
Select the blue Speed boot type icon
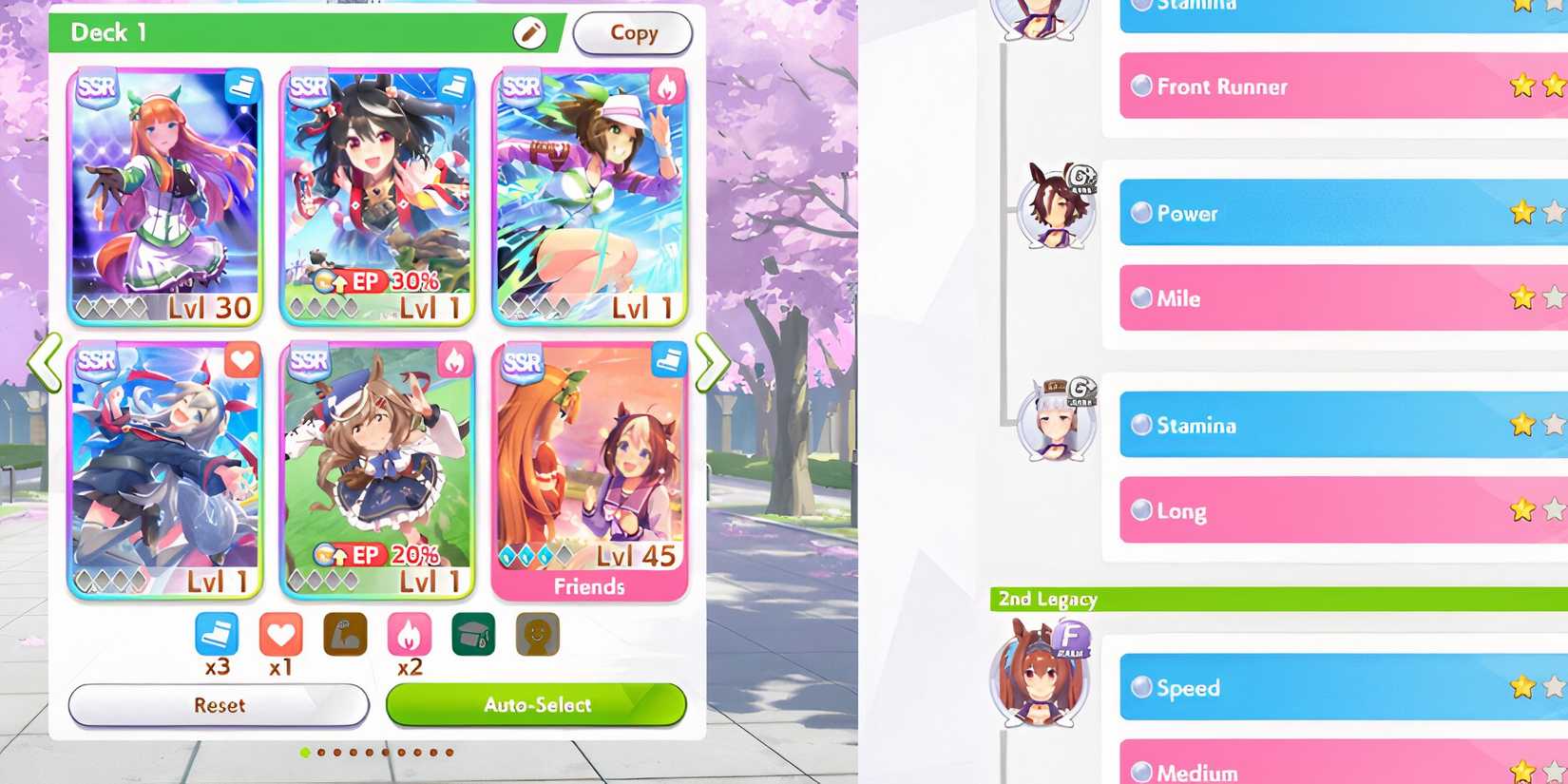click(x=216, y=634)
